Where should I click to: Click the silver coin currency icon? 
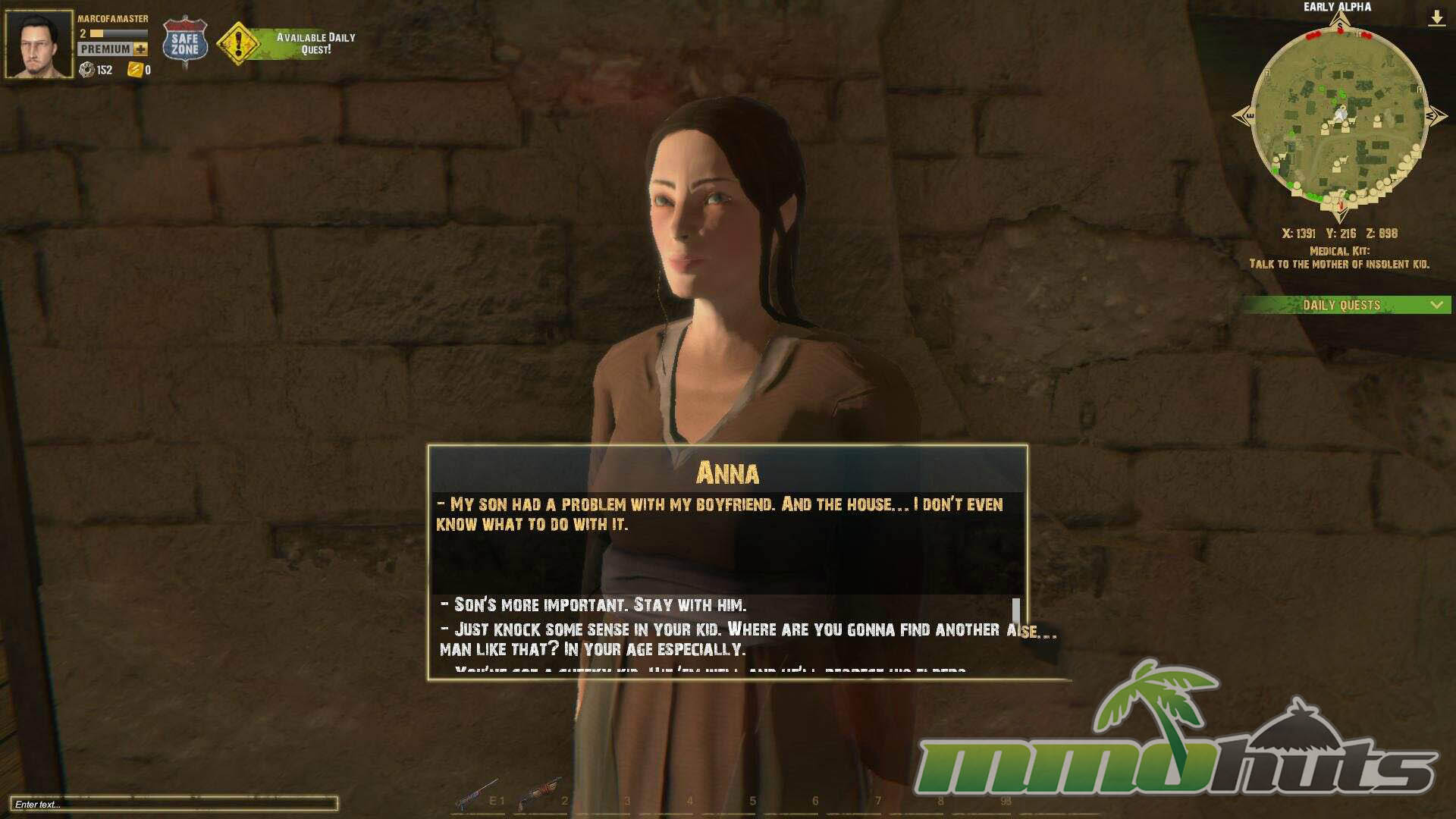coord(86,71)
